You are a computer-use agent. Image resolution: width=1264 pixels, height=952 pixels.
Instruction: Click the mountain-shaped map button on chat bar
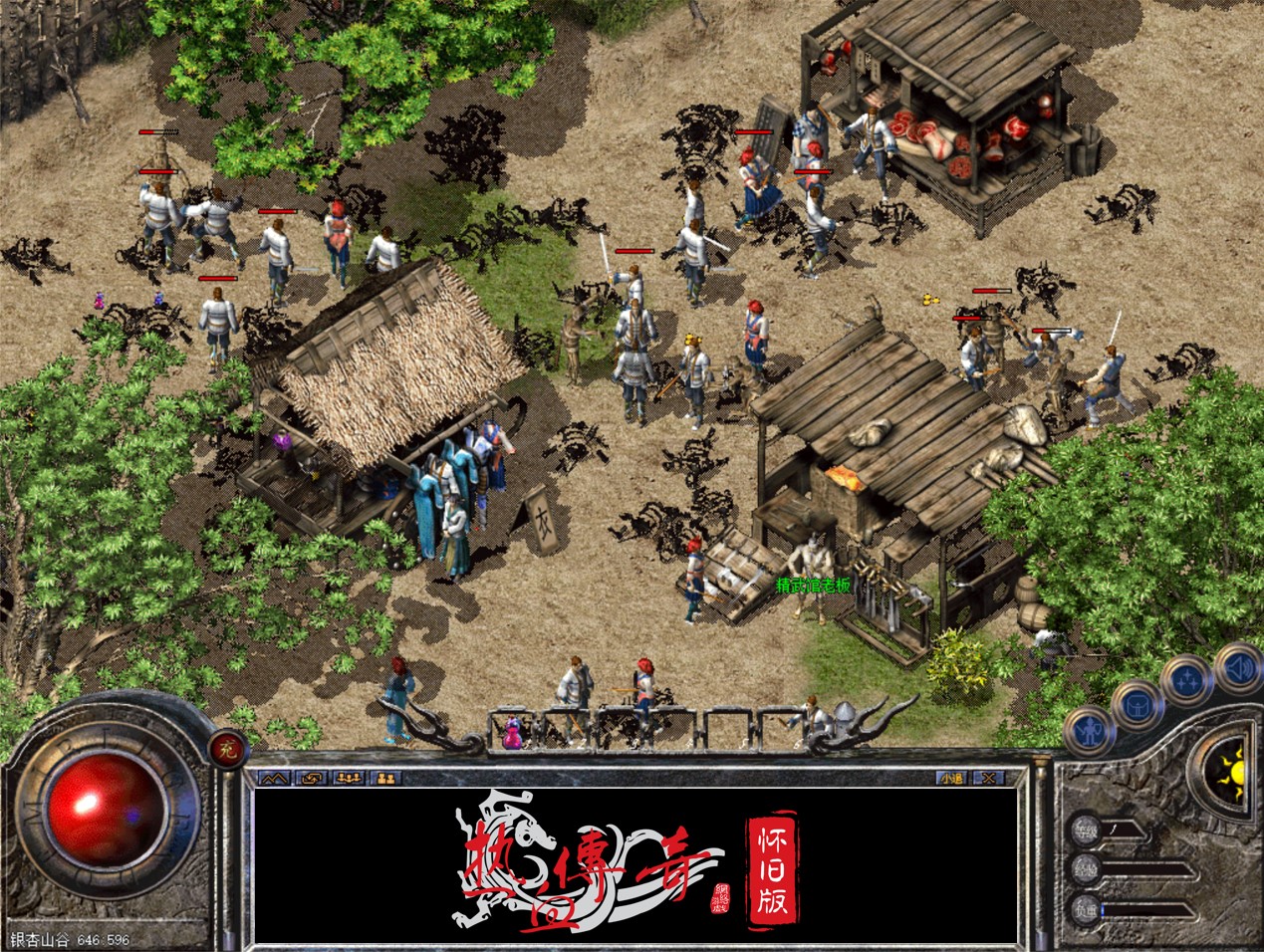point(274,778)
